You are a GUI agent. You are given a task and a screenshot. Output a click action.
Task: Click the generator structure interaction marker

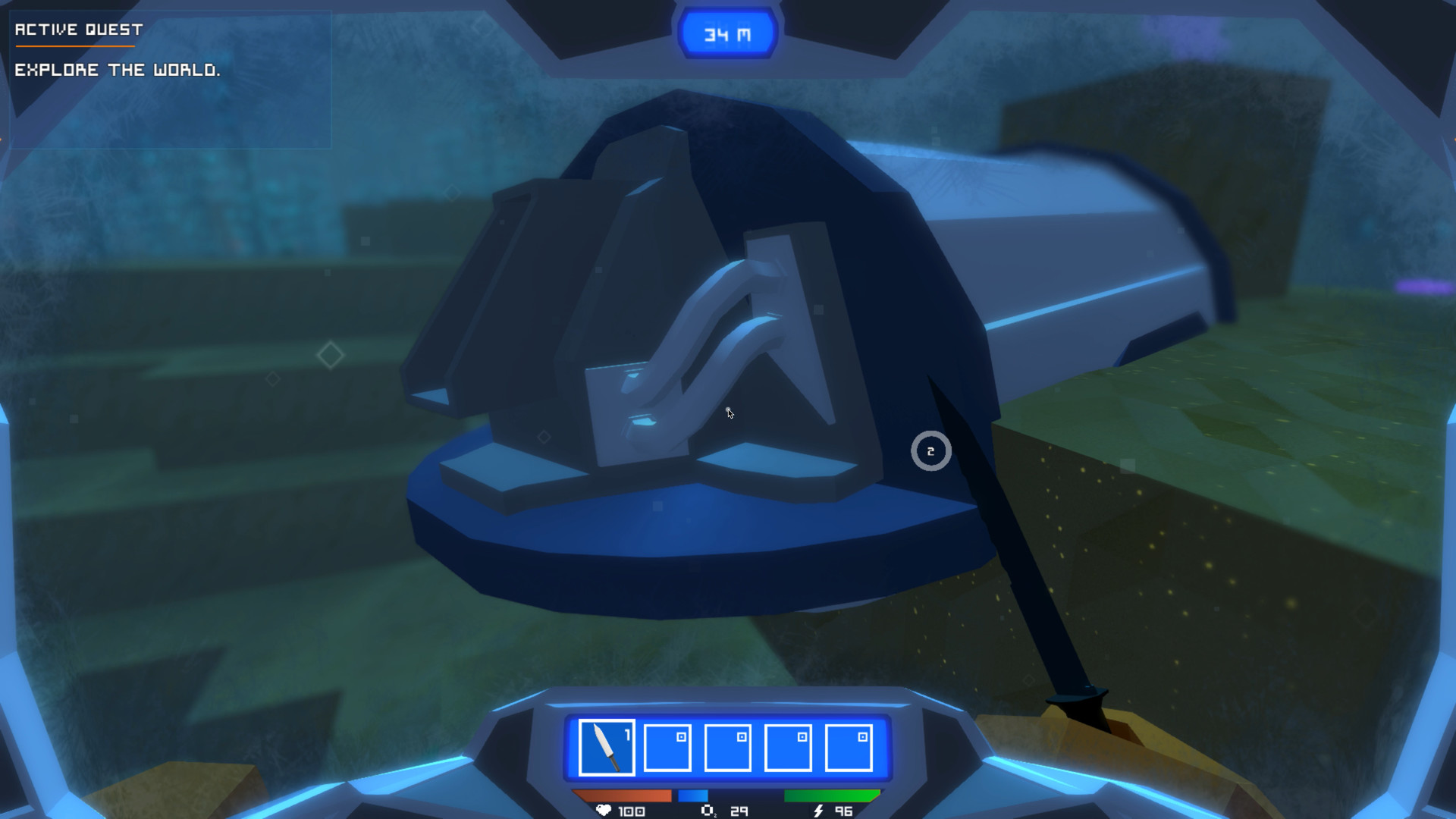pyautogui.click(x=930, y=450)
